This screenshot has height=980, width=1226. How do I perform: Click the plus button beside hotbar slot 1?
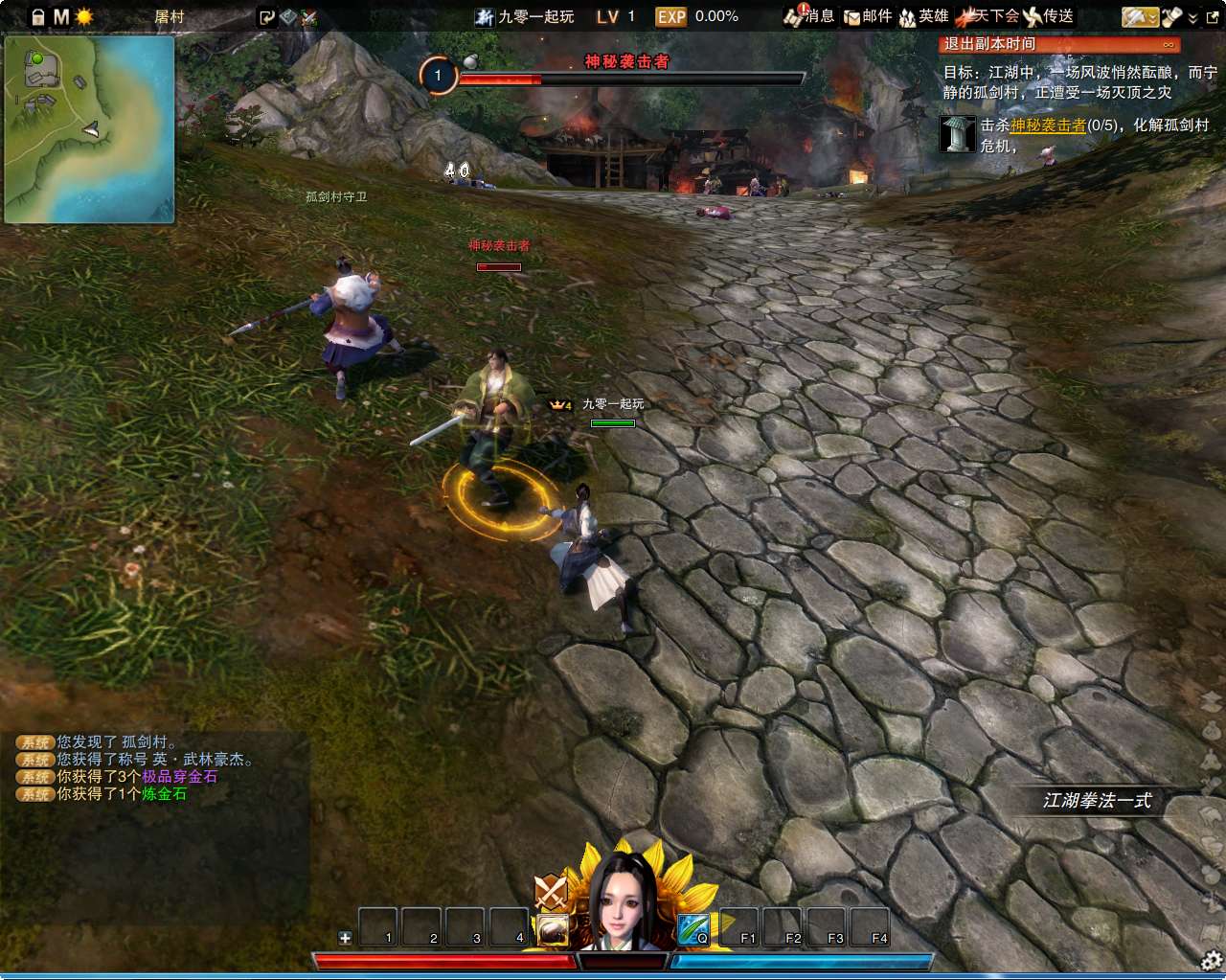(x=345, y=938)
